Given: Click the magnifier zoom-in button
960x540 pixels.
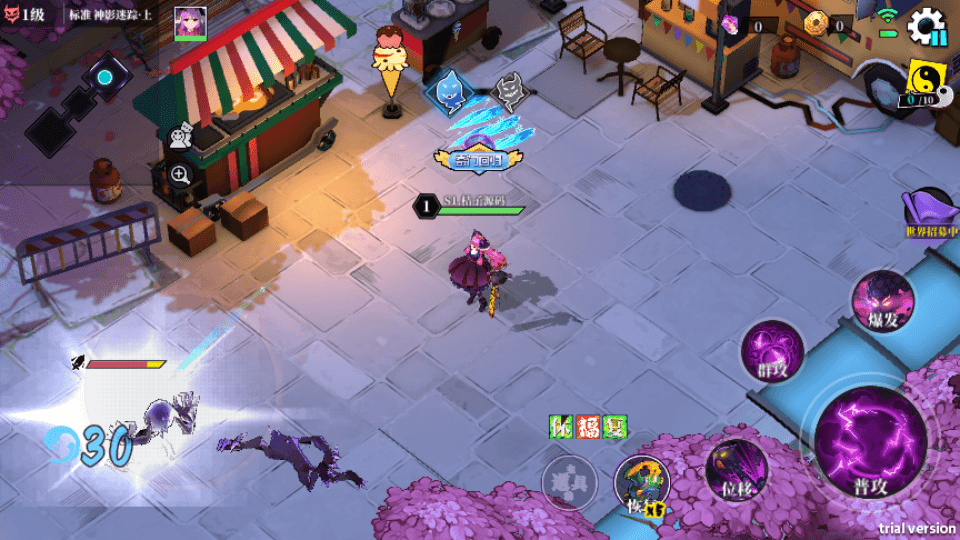Looking at the screenshot, I should tap(181, 175).
